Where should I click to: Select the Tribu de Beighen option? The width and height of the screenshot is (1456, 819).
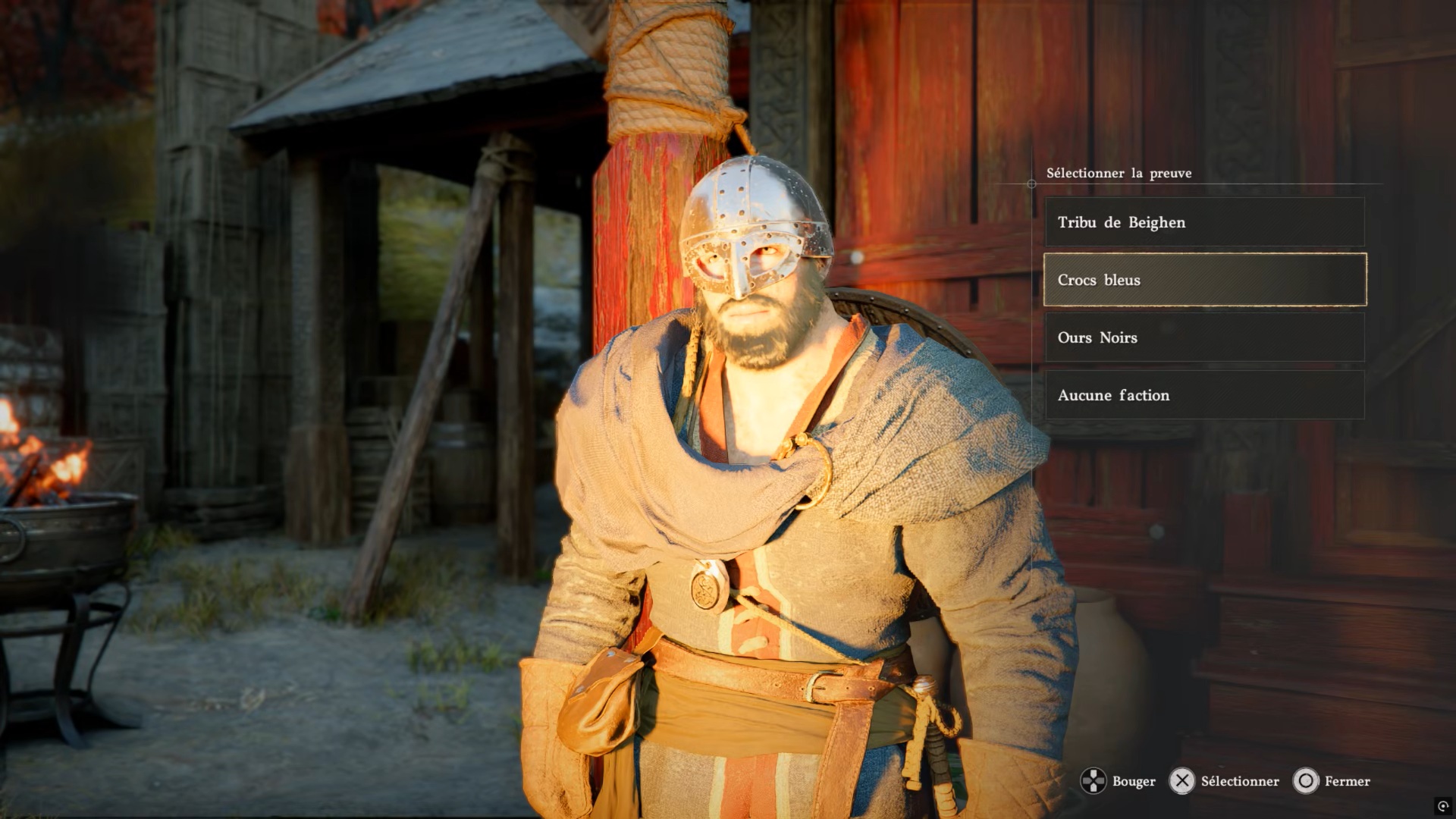pos(1204,222)
